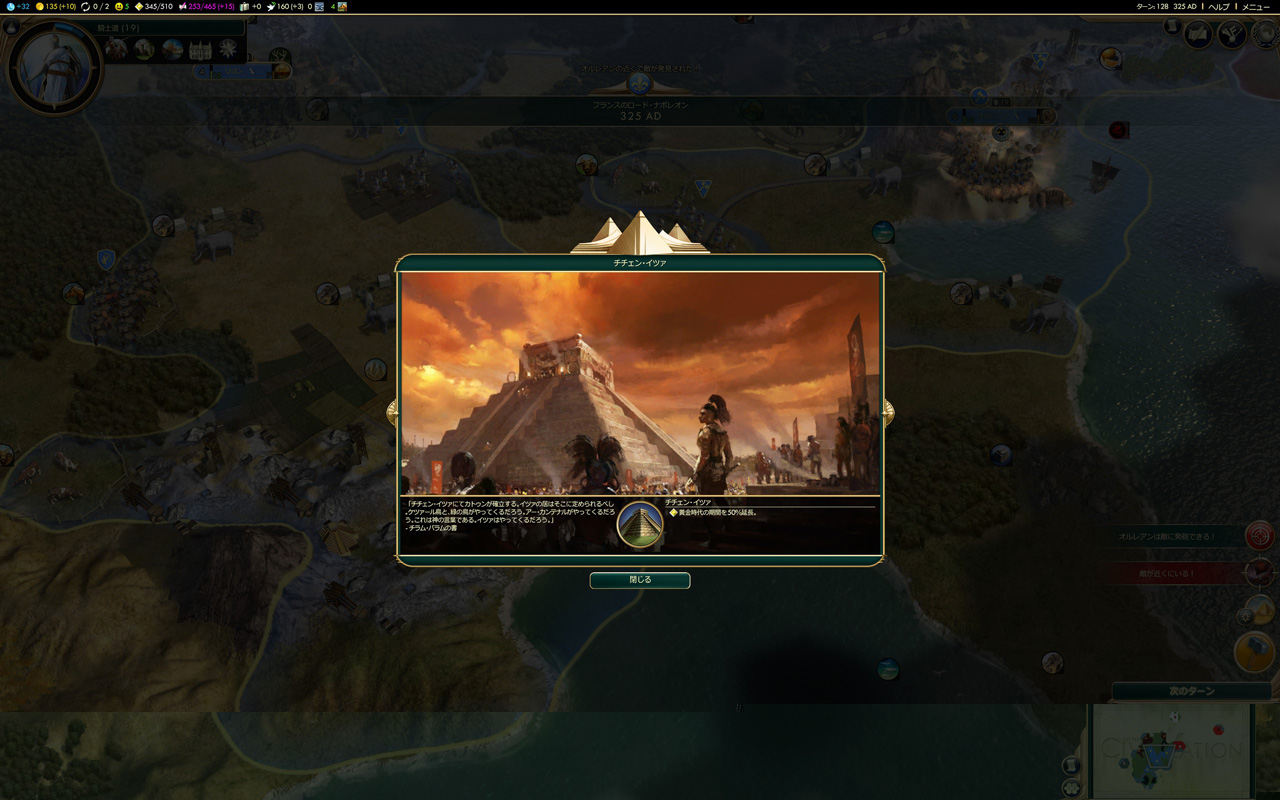Image resolution: width=1280 pixels, height=800 pixels.
Task: Open the diplomacy globe panel
Action: [1264, 36]
